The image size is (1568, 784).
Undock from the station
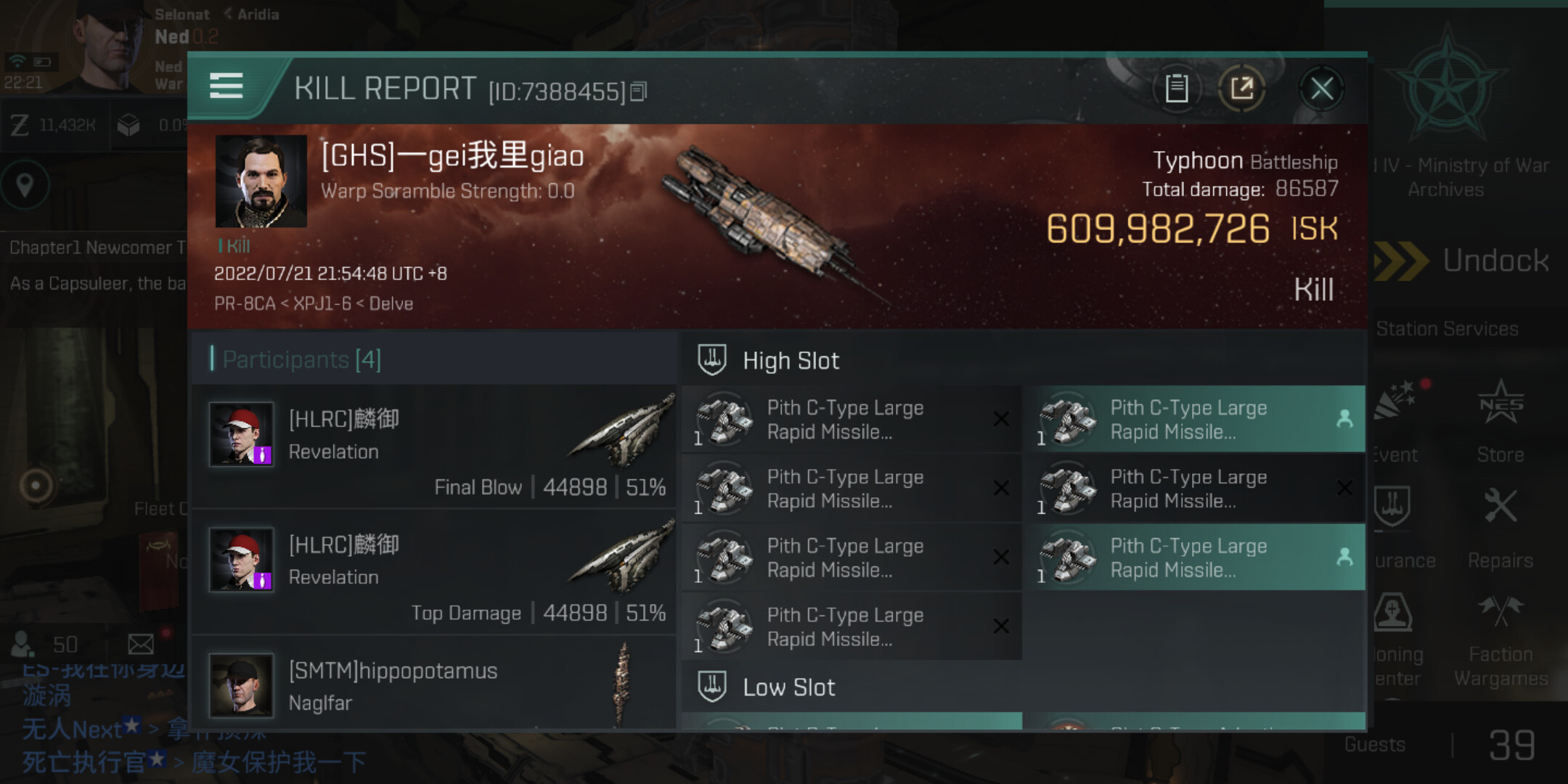[1466, 261]
